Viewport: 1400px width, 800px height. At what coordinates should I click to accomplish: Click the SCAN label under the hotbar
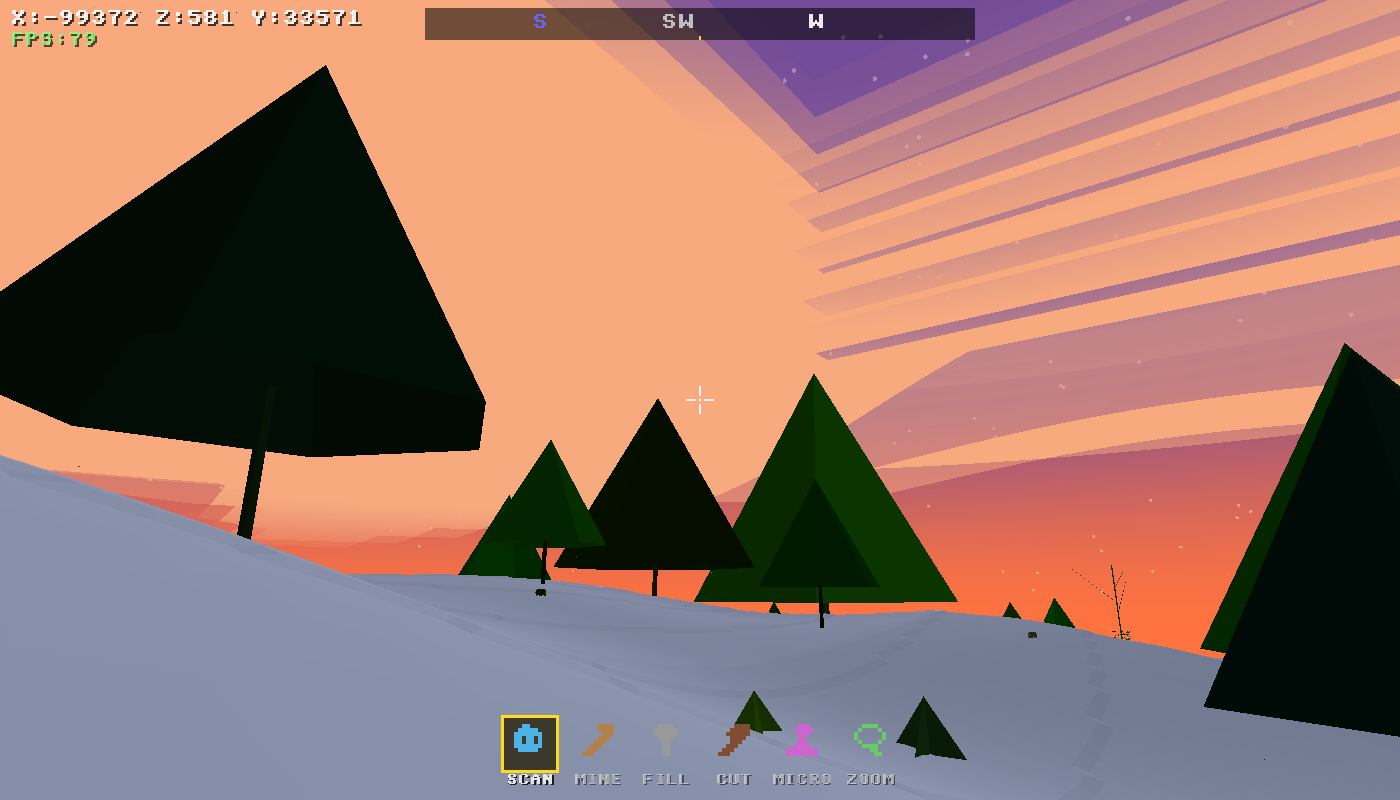click(529, 779)
